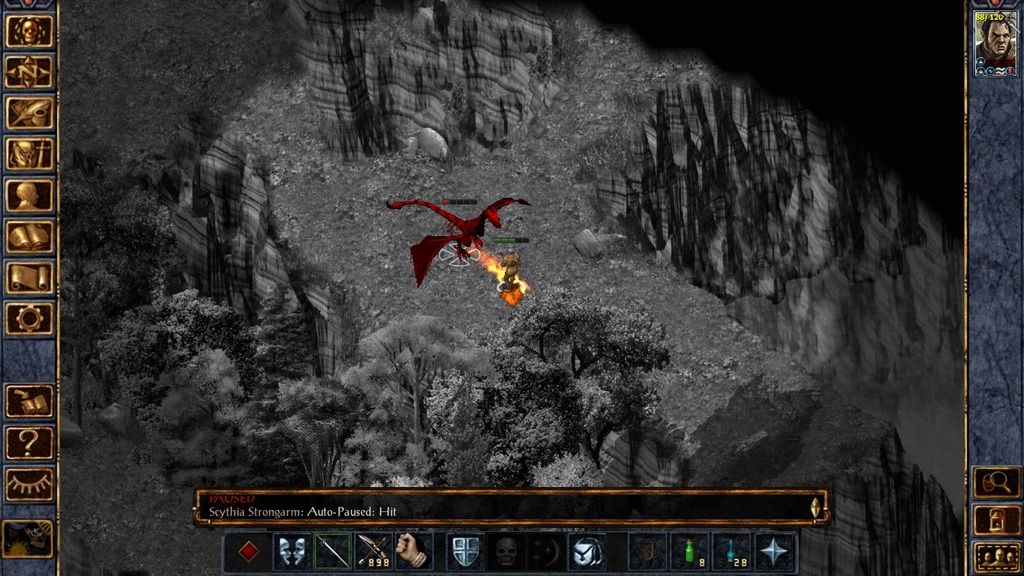Screen dimensions: 1024x576
Task: Use the green potion quick item
Action: coord(691,551)
